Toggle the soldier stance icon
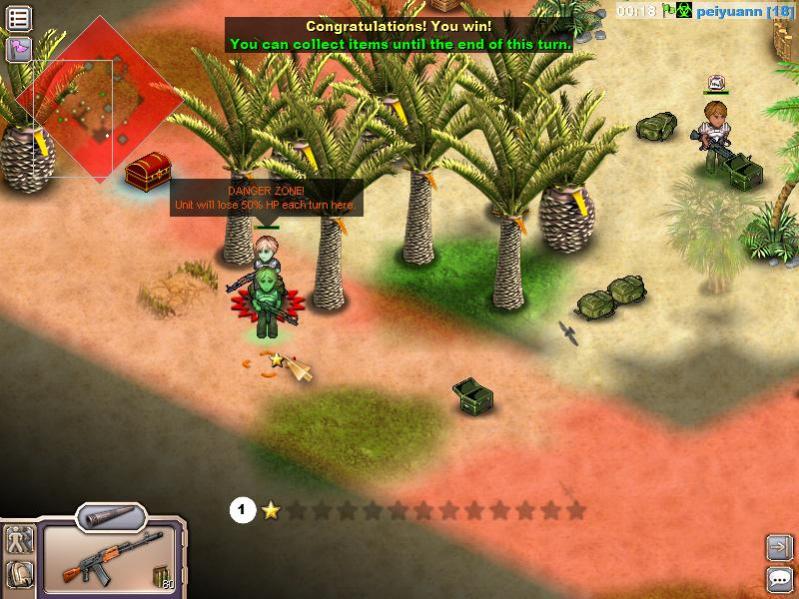The height and width of the screenshot is (599, 799). 19,541
